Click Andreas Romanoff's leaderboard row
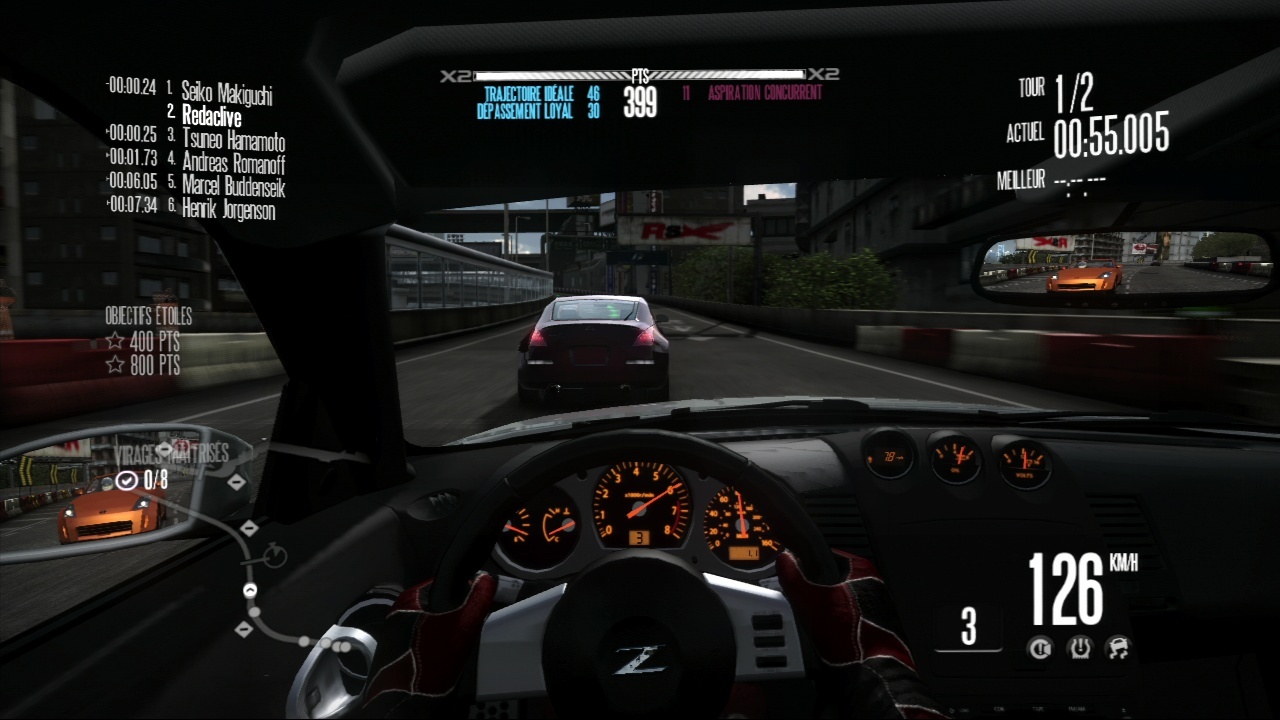This screenshot has width=1280, height=720. (x=233, y=162)
